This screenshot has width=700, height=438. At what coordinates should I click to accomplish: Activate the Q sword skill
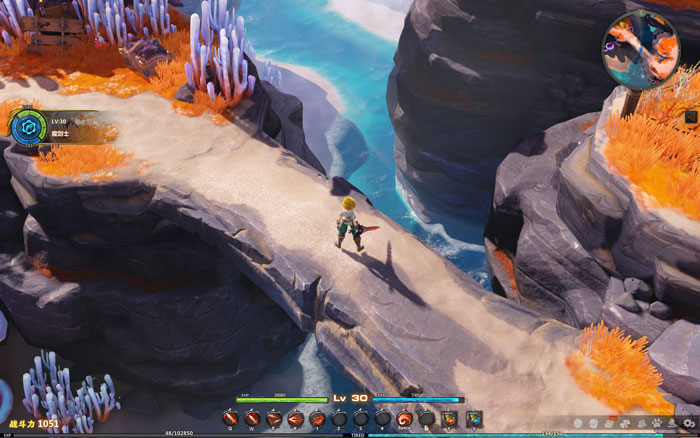click(231, 418)
